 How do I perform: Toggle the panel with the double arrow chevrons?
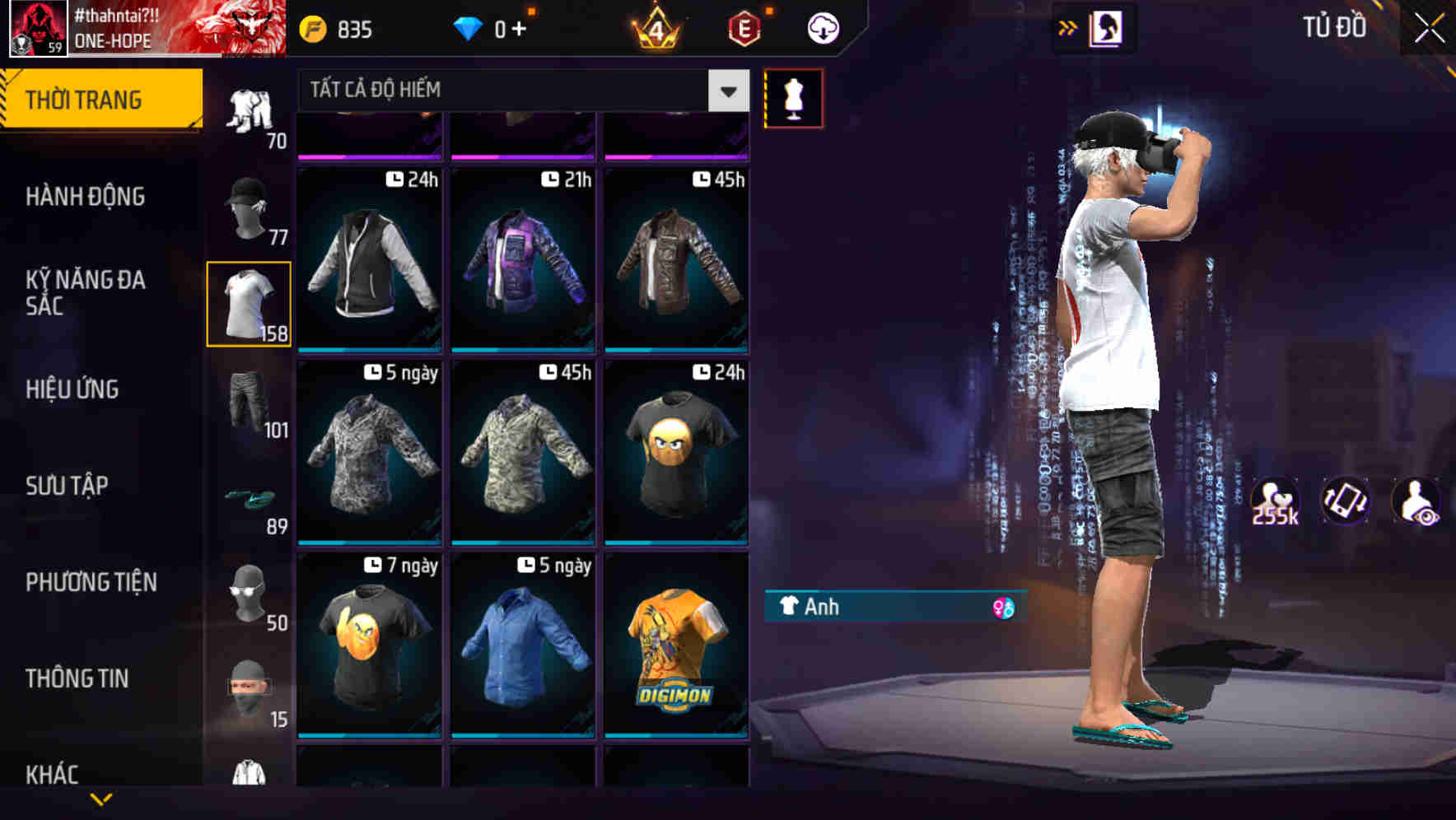(1067, 26)
